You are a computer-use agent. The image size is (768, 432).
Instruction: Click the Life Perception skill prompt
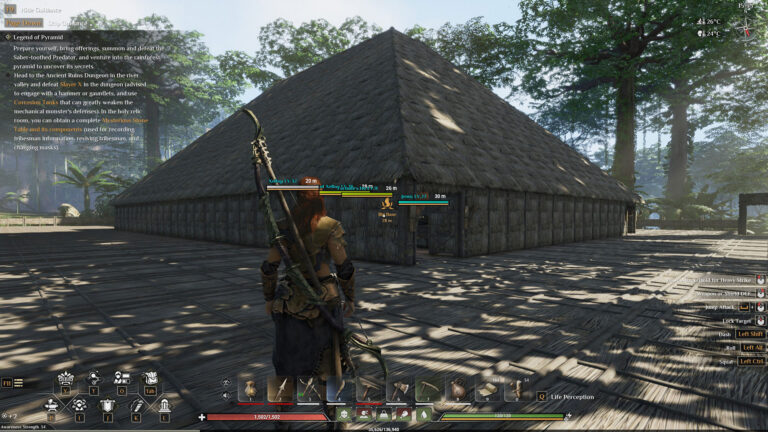[572, 397]
